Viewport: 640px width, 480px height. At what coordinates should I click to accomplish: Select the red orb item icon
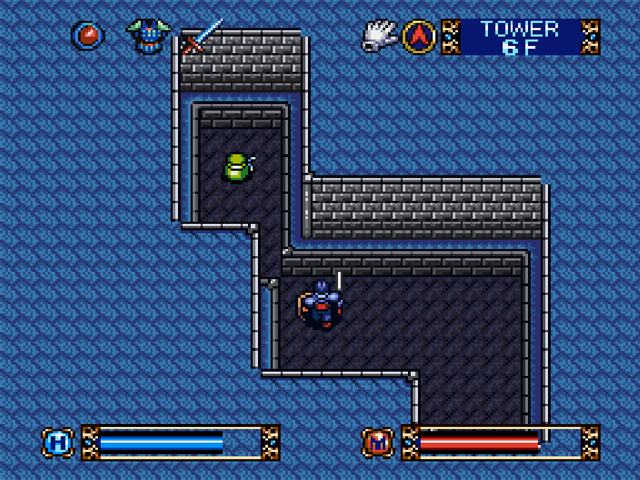[88, 37]
